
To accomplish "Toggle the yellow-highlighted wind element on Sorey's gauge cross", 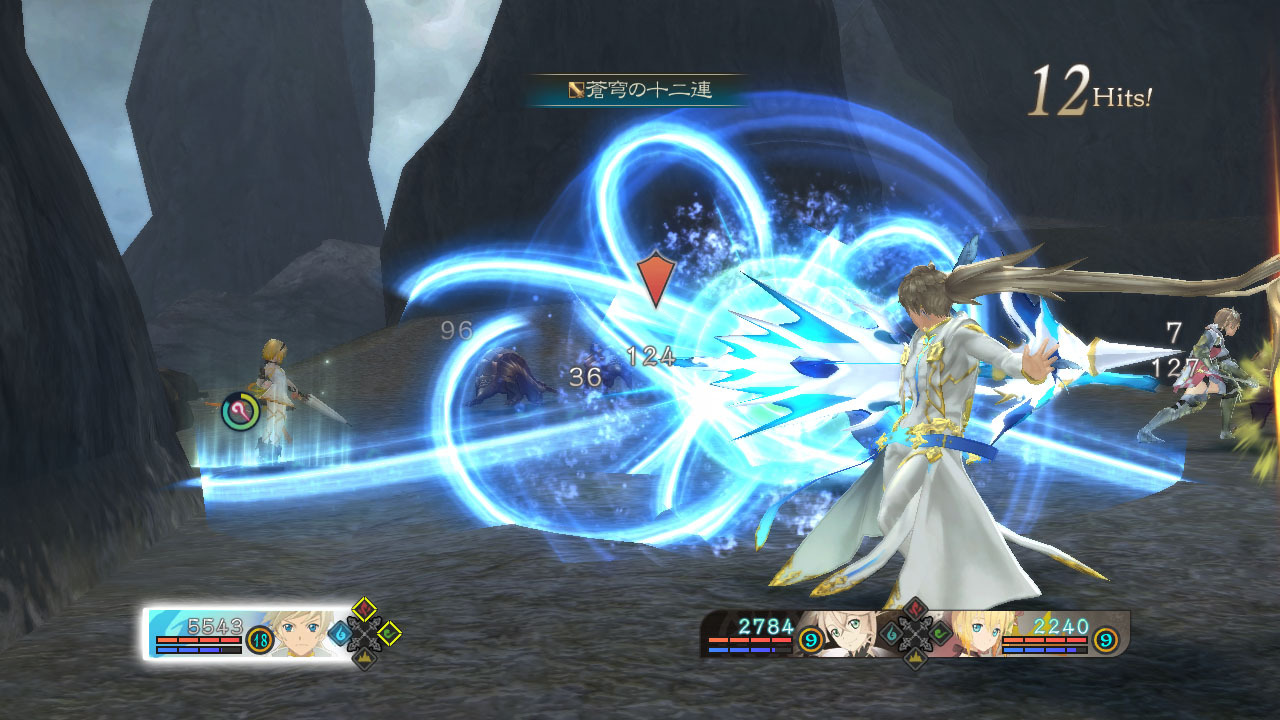I will coord(390,634).
